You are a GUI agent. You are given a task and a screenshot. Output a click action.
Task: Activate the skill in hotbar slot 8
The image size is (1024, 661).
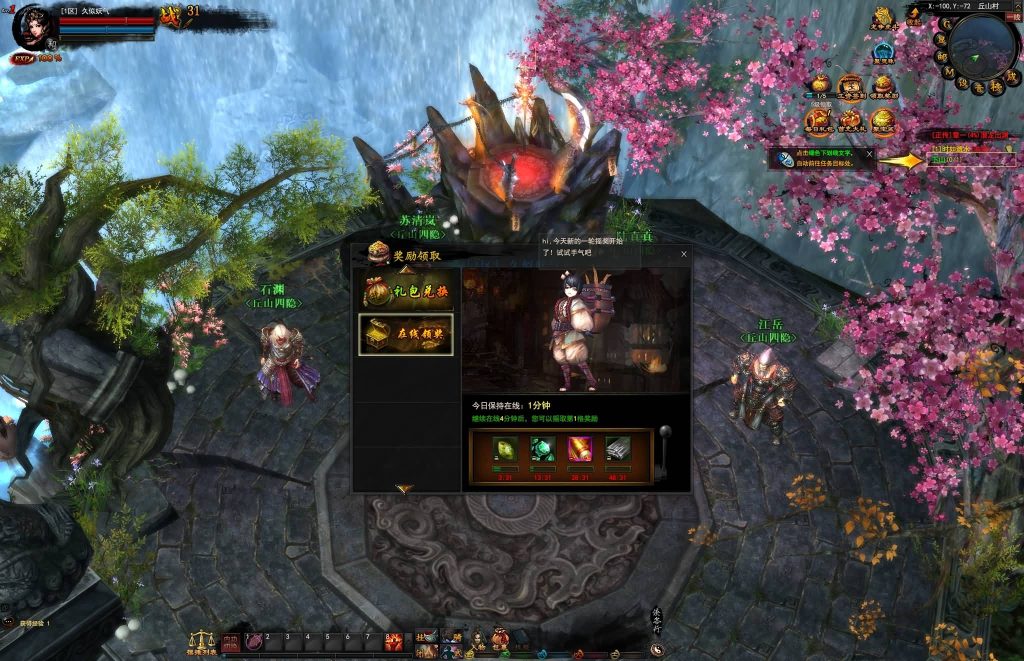[x=394, y=641]
